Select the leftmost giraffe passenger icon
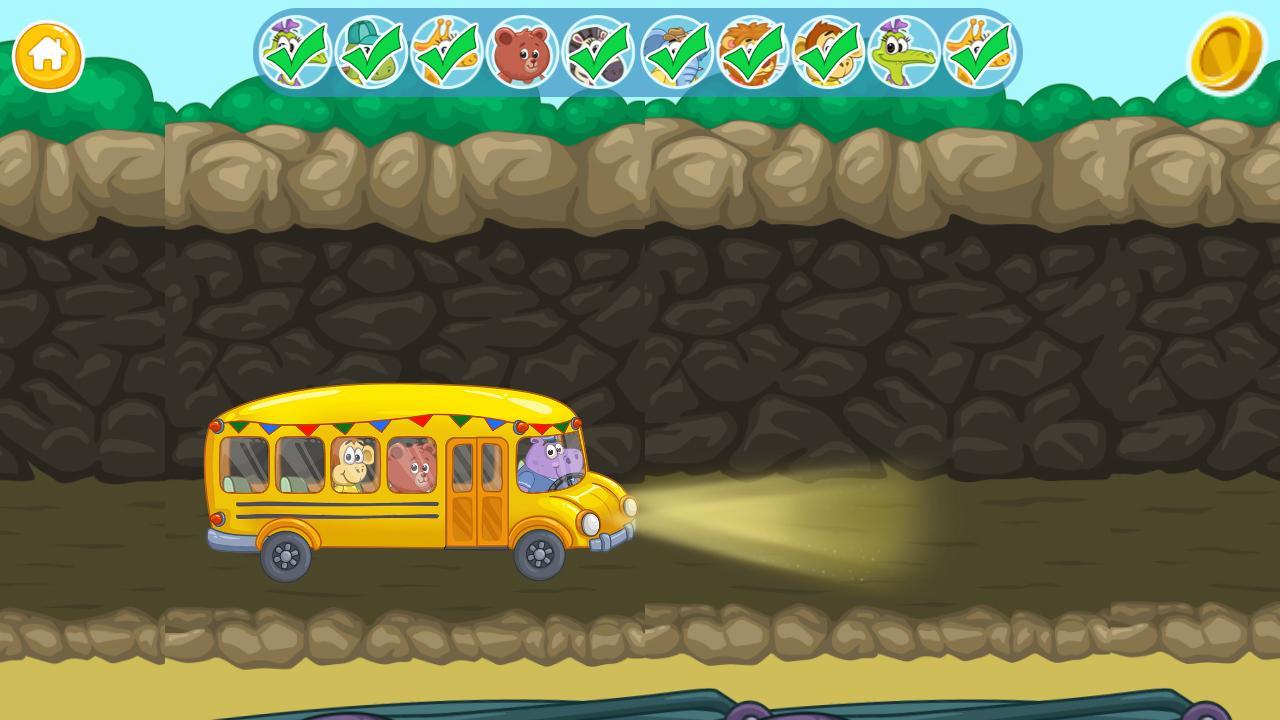Image resolution: width=1280 pixels, height=720 pixels. (445, 50)
